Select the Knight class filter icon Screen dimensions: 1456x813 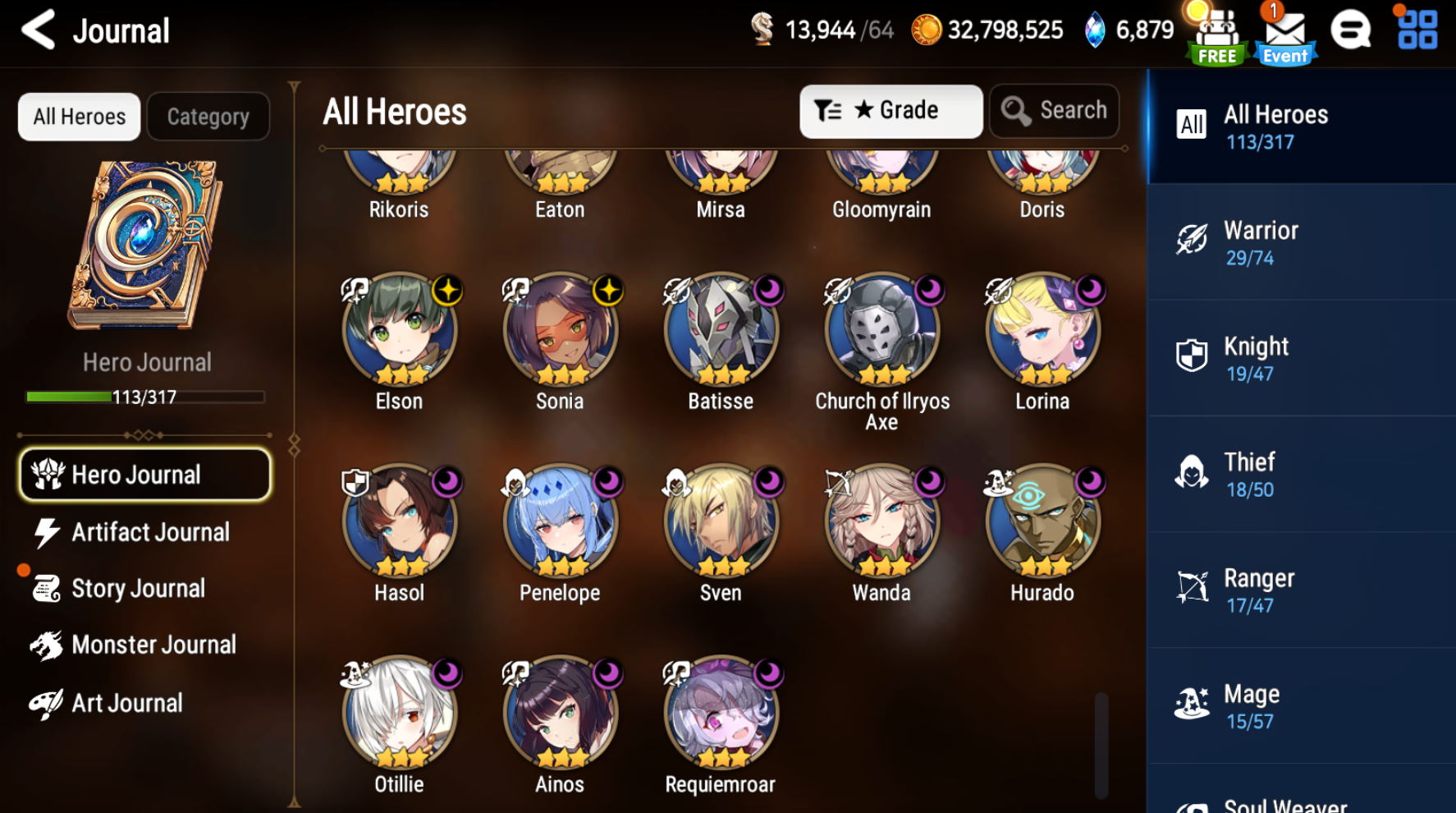click(x=1191, y=356)
